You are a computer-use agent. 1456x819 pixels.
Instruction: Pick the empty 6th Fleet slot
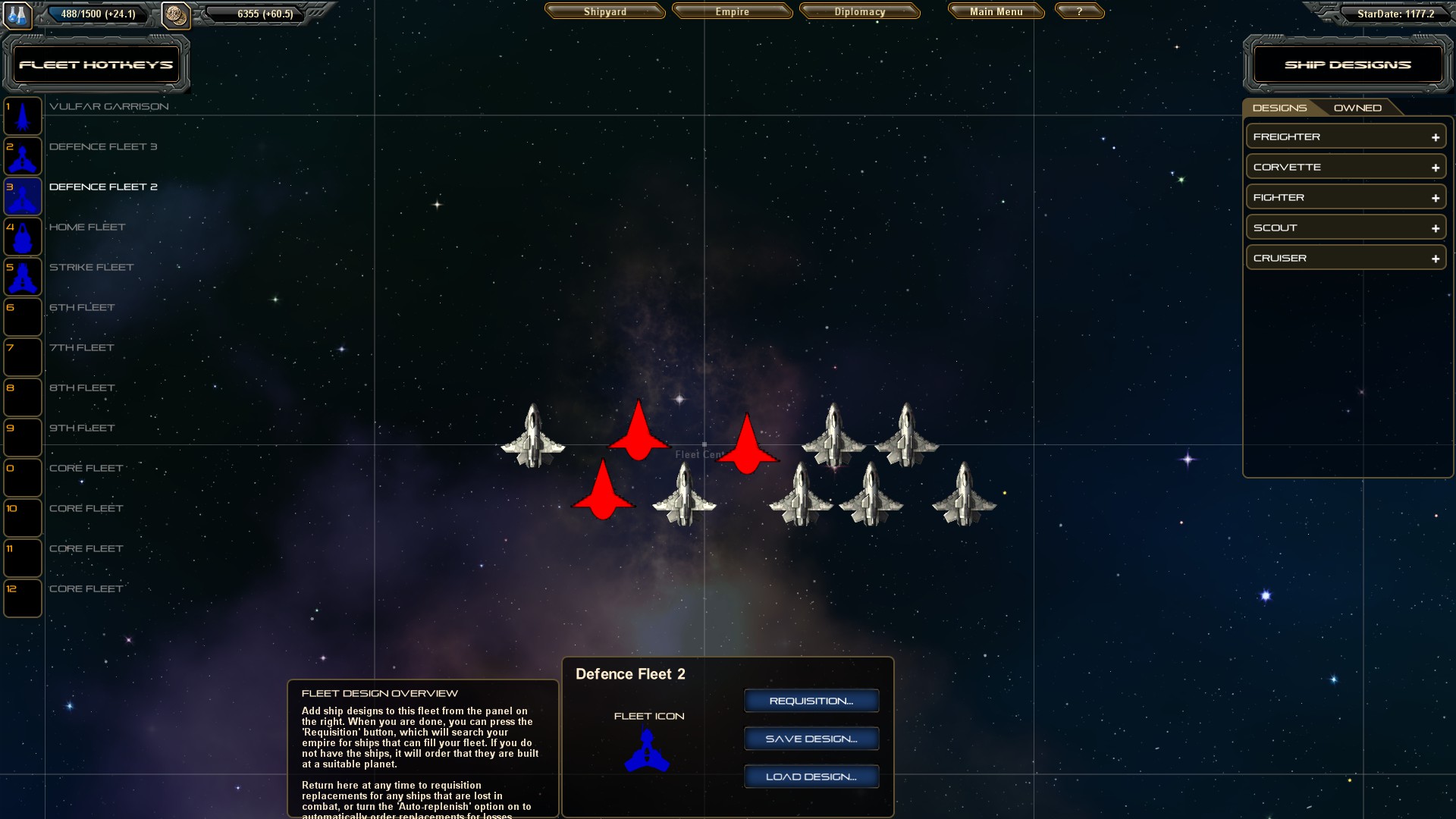pos(23,317)
